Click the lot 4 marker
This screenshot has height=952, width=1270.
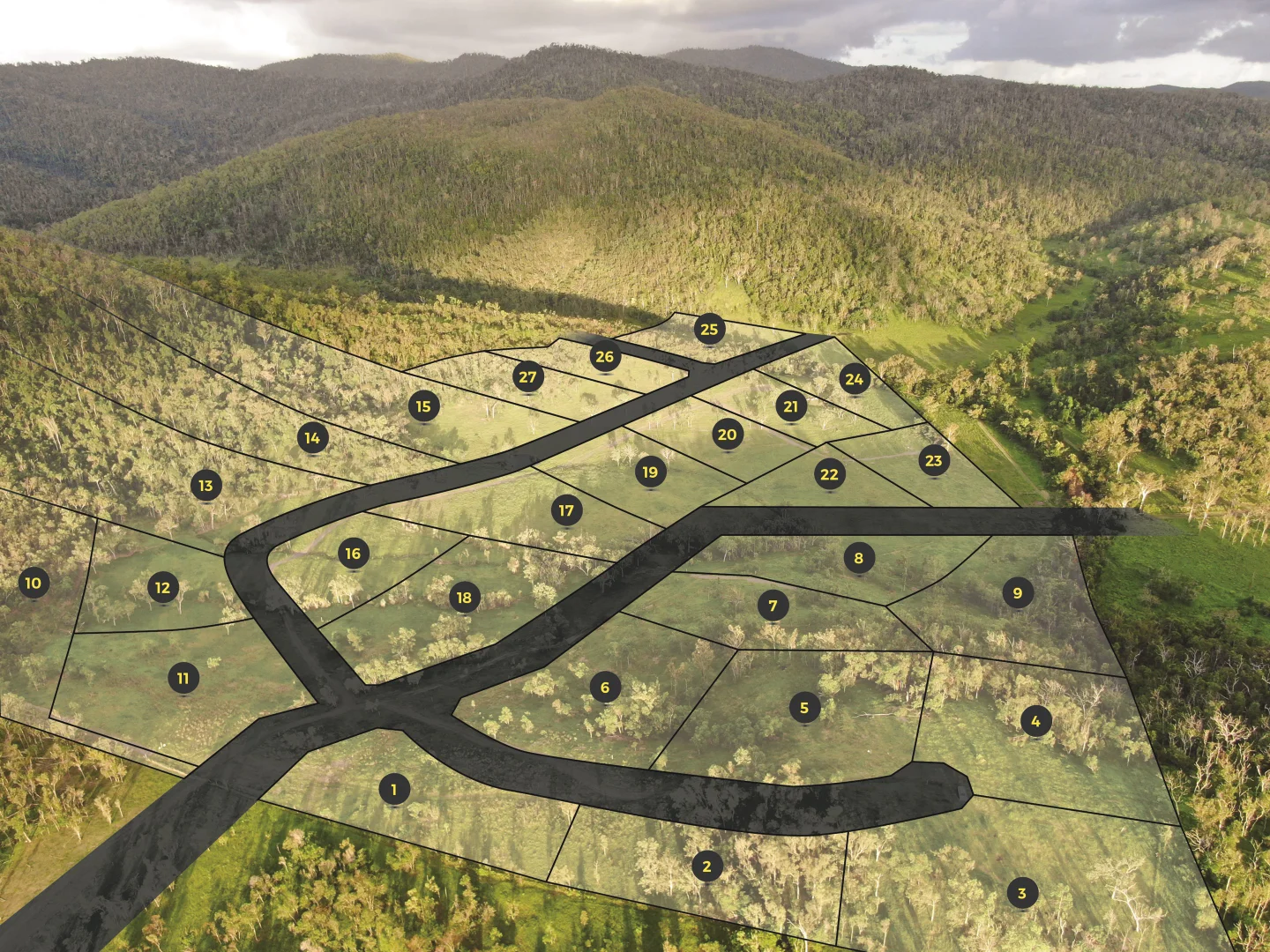[x=1036, y=721]
